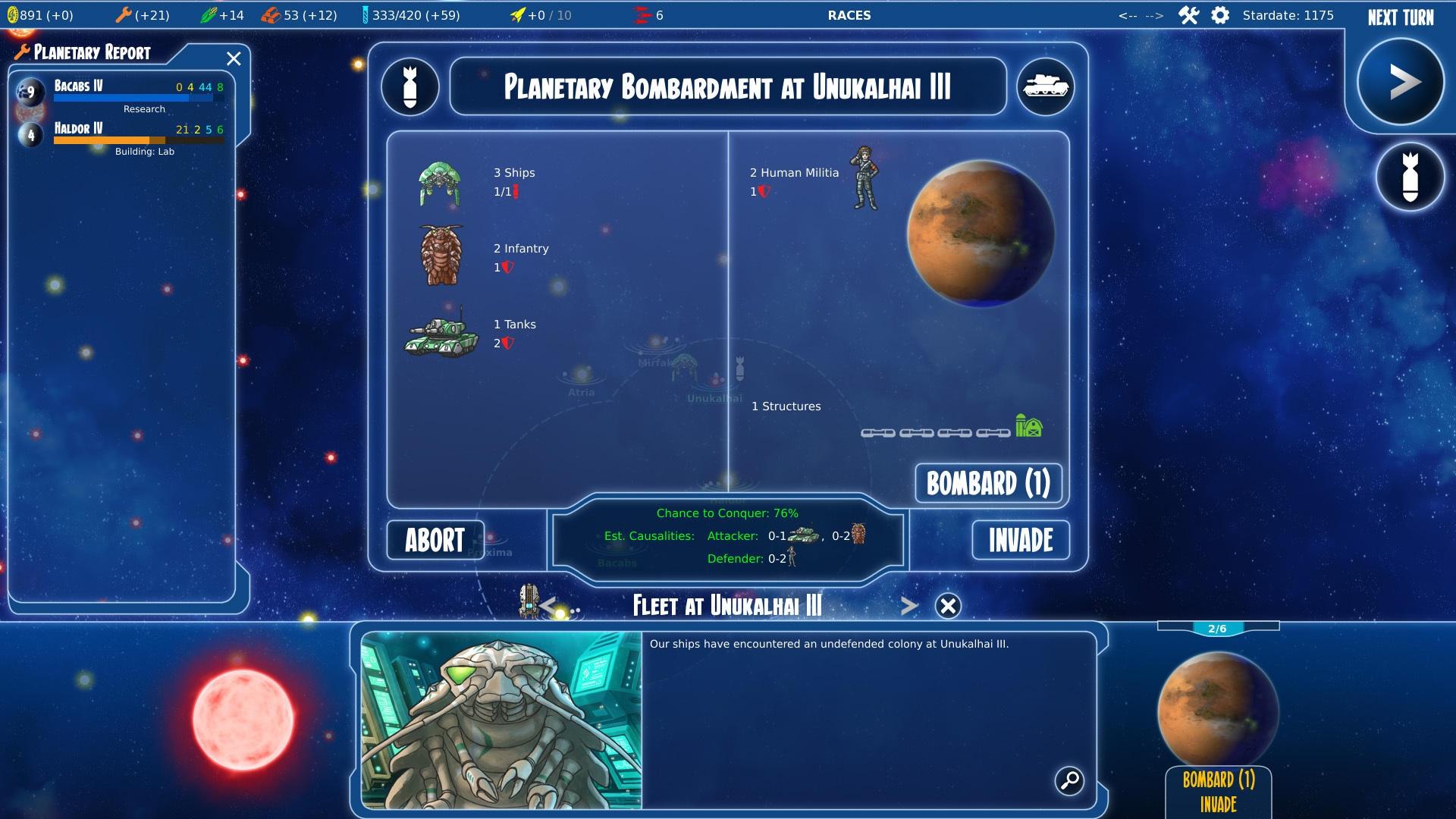Open the settings gear in the top bar

1220,14
